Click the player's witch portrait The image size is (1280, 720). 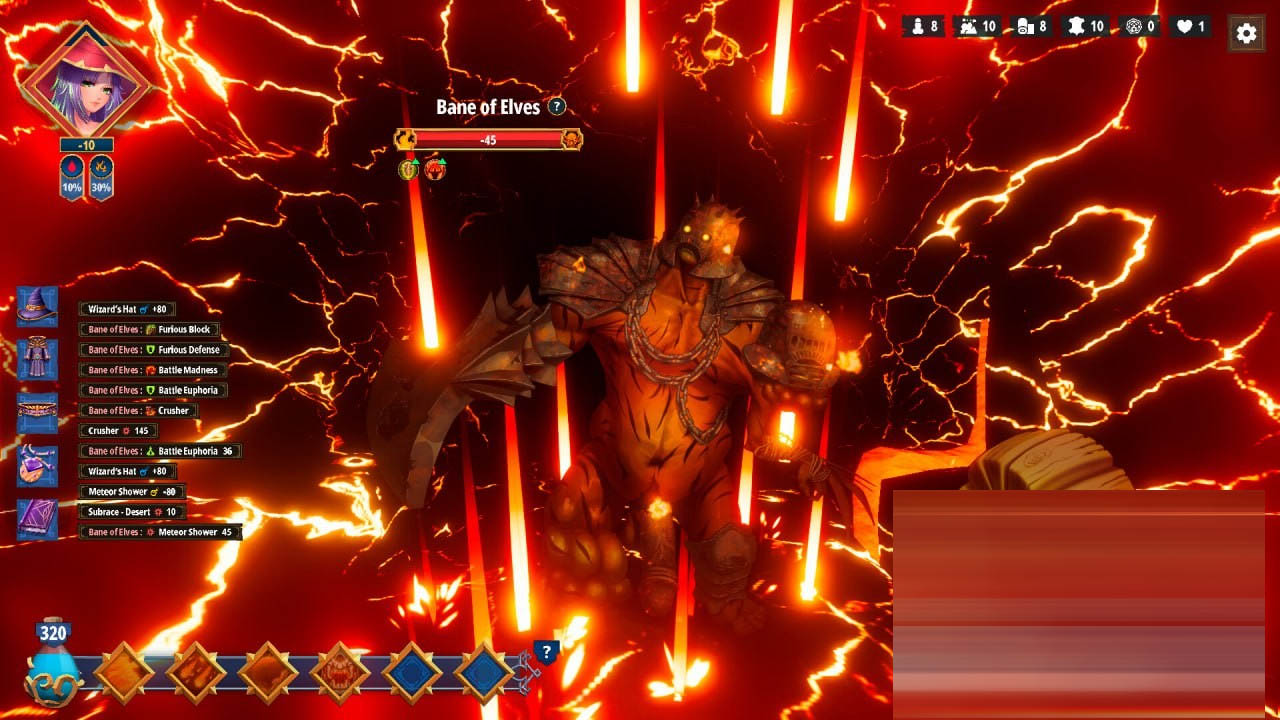pos(85,78)
